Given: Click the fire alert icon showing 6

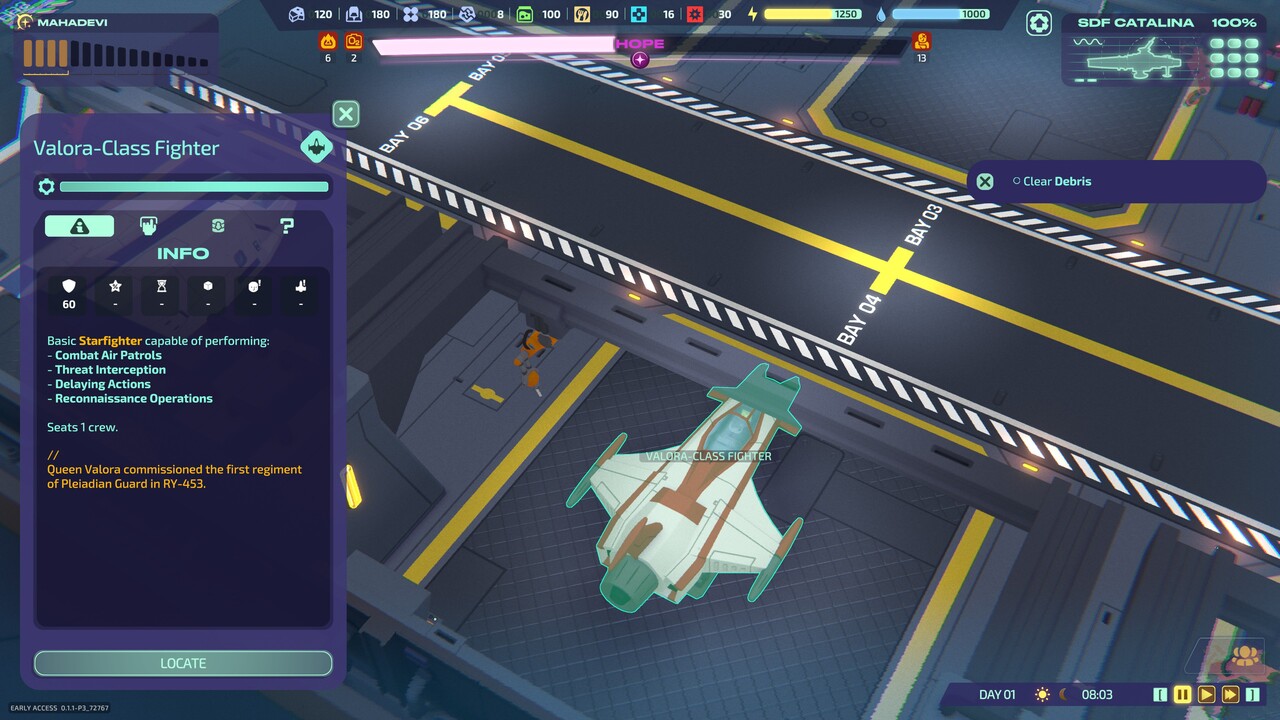Looking at the screenshot, I should click(327, 41).
